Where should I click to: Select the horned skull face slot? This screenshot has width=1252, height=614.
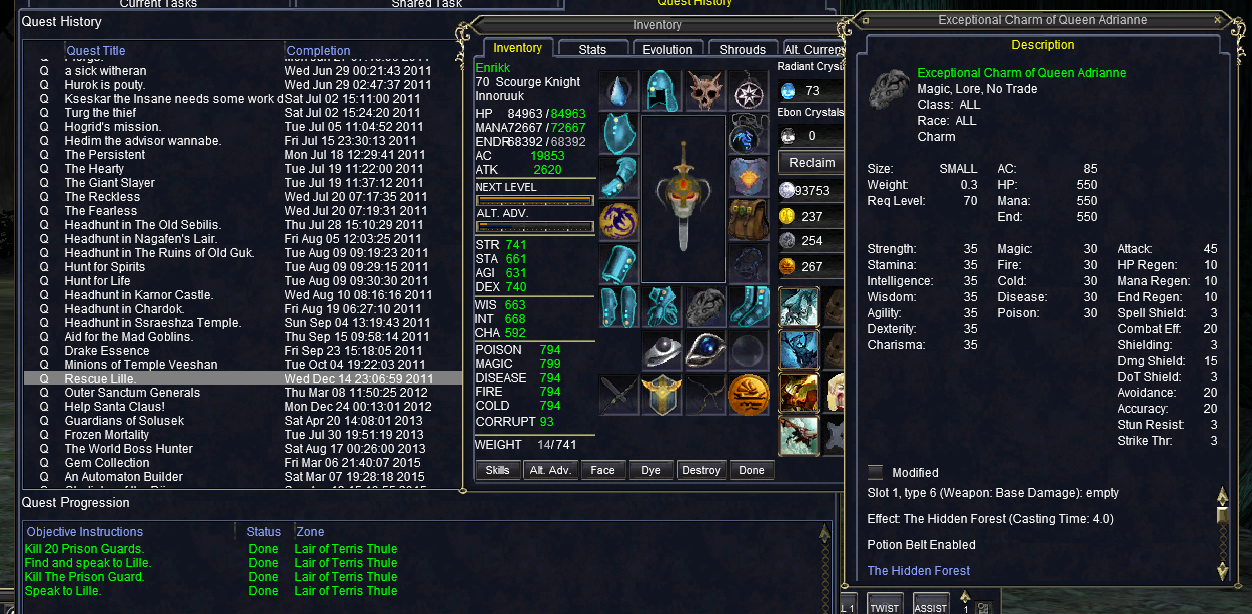(x=705, y=90)
